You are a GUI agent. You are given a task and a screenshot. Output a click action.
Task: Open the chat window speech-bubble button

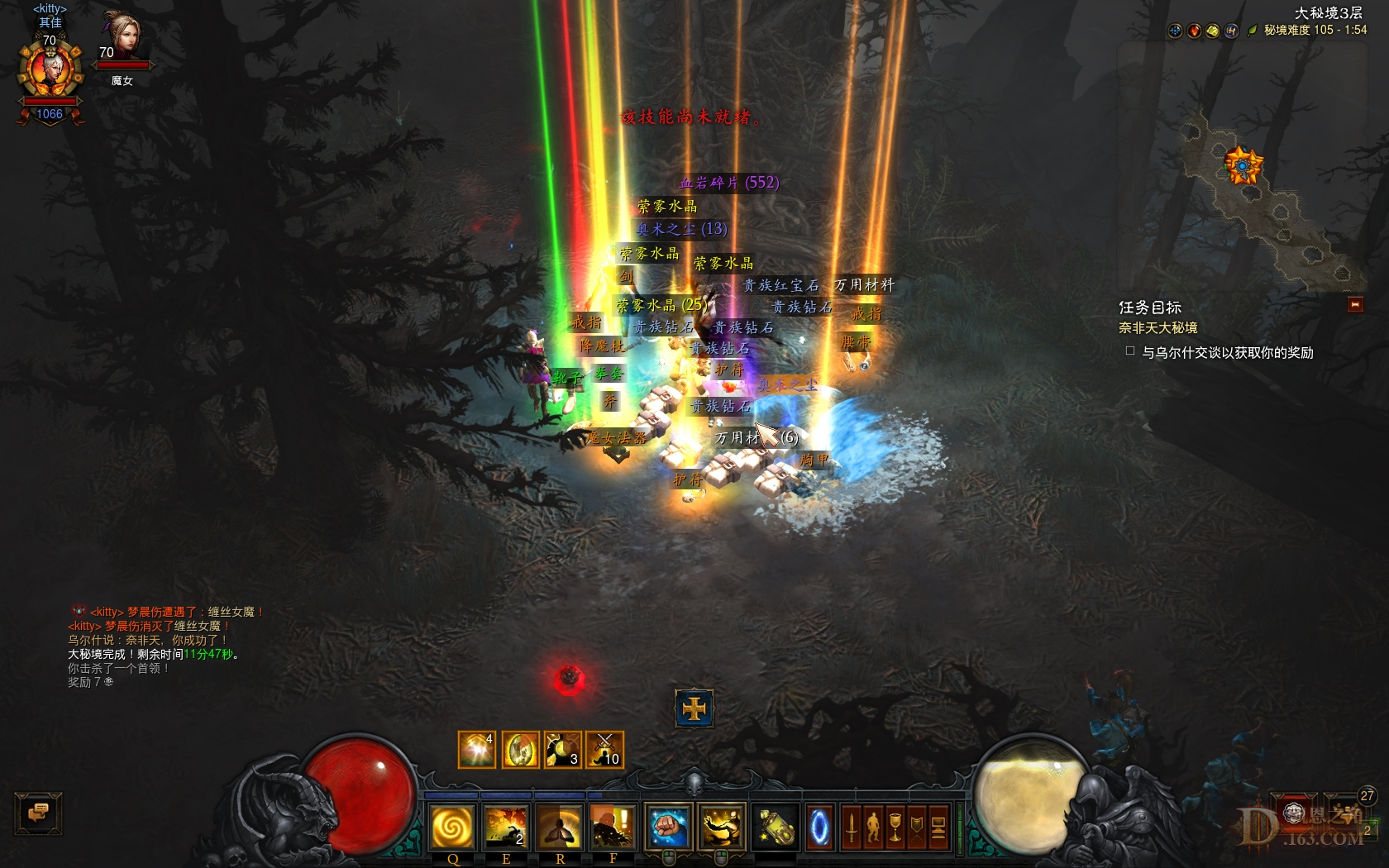click(x=38, y=813)
